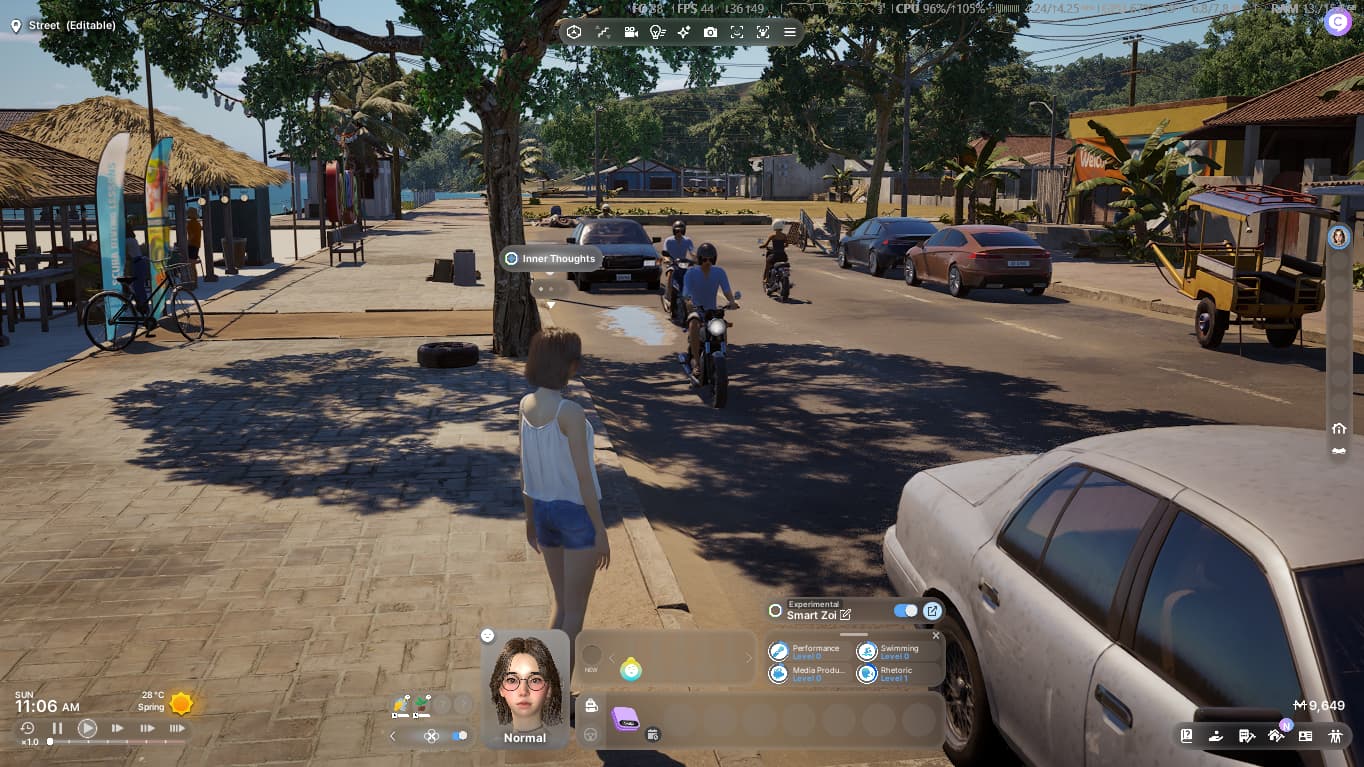Open the help guidebook icon
The image size is (1364, 767).
(x=1186, y=735)
